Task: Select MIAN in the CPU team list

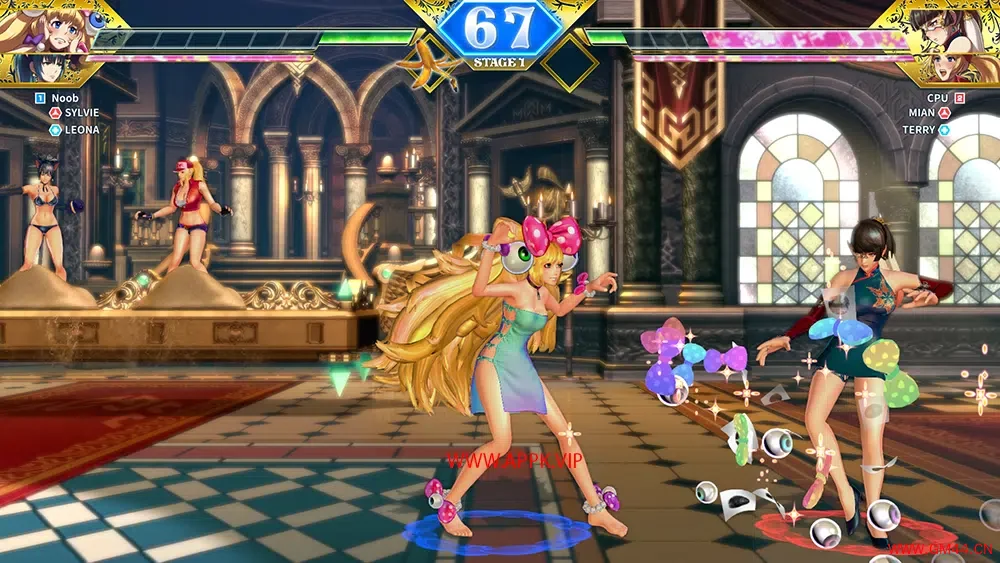Action: (x=924, y=114)
